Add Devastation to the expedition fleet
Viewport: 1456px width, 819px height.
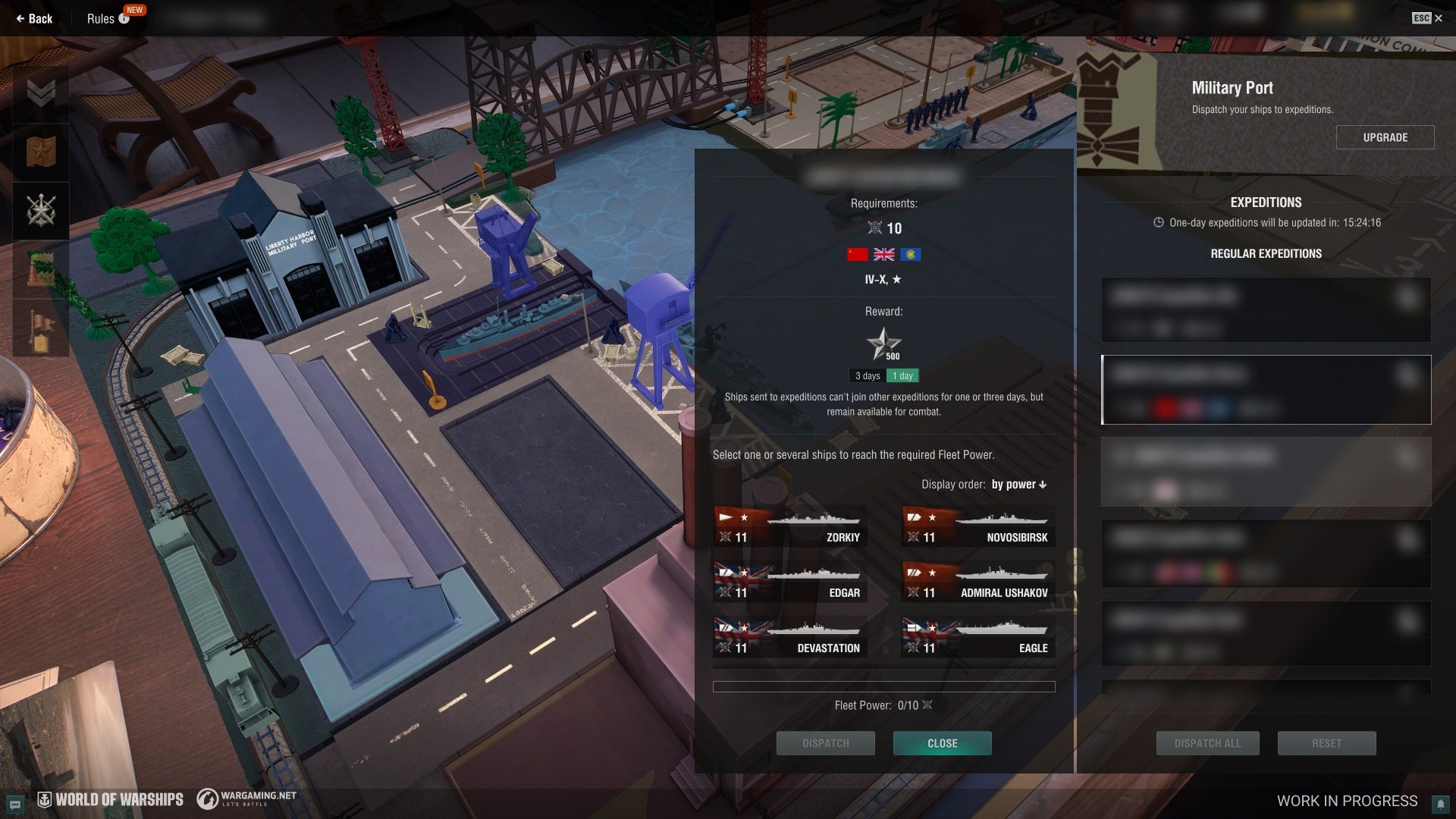pos(789,639)
